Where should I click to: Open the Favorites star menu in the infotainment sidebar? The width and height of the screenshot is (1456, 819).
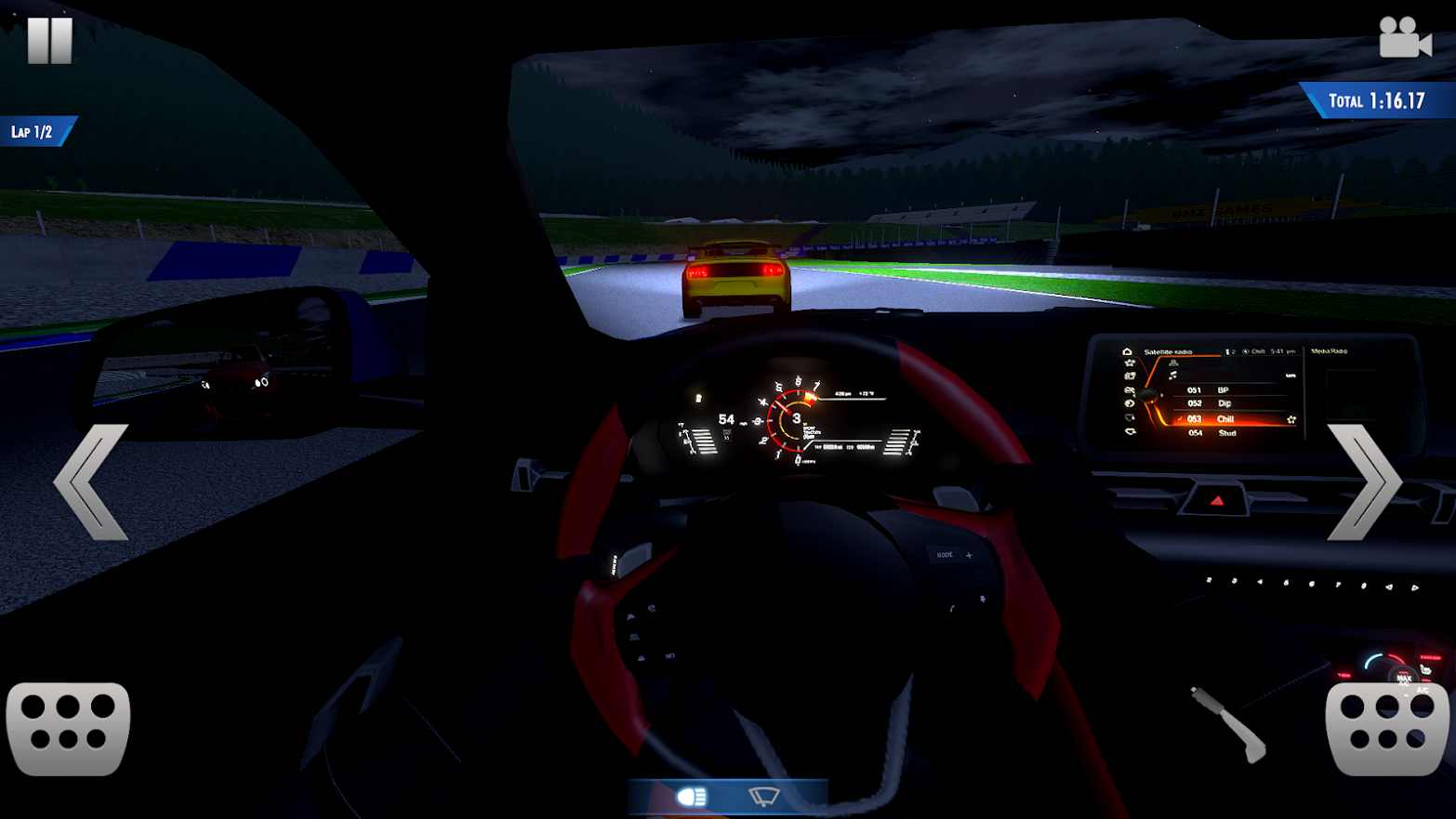1127,363
